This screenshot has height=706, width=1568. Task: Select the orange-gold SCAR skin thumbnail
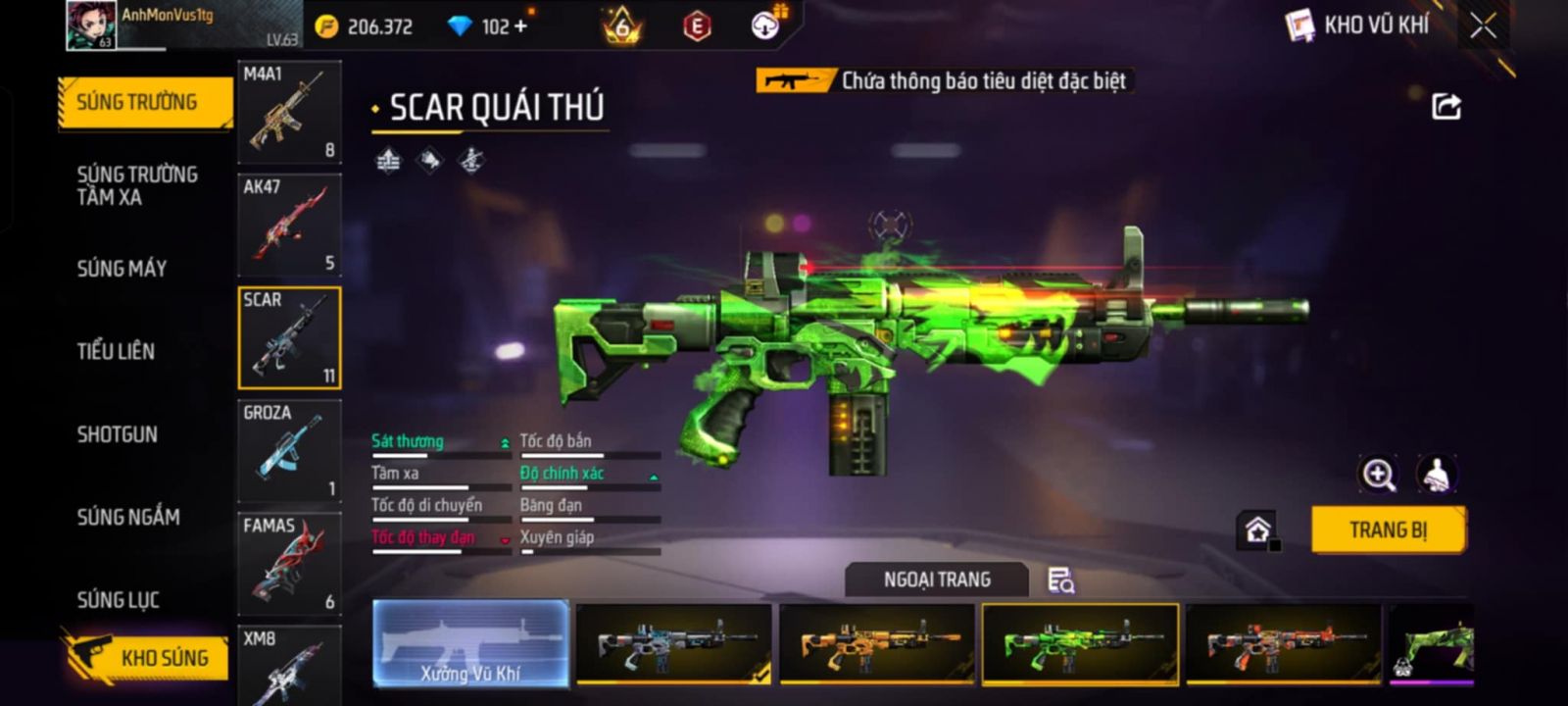(876, 643)
